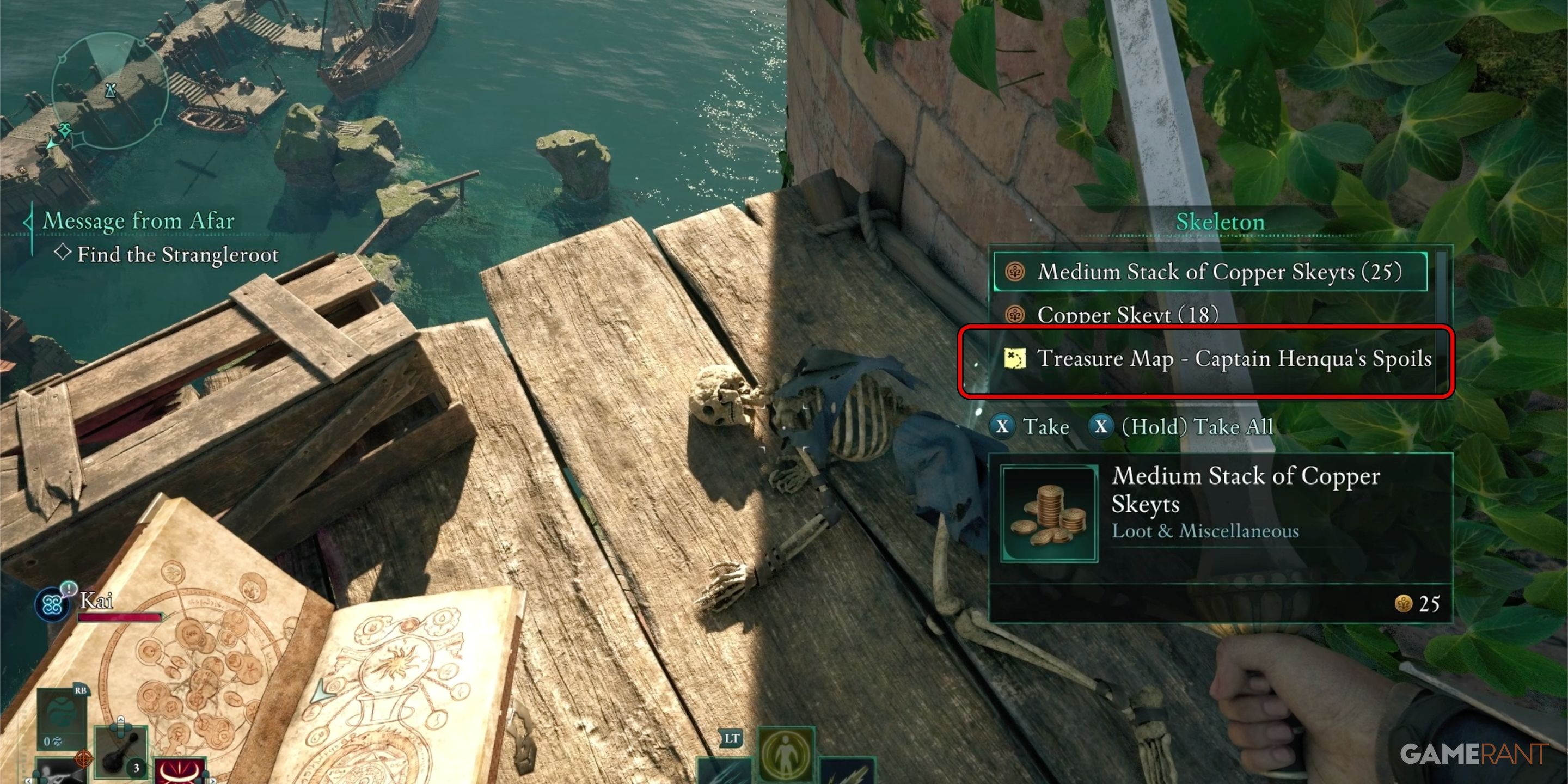Click the left arrow to cycle hotbar slots

click(29, 781)
